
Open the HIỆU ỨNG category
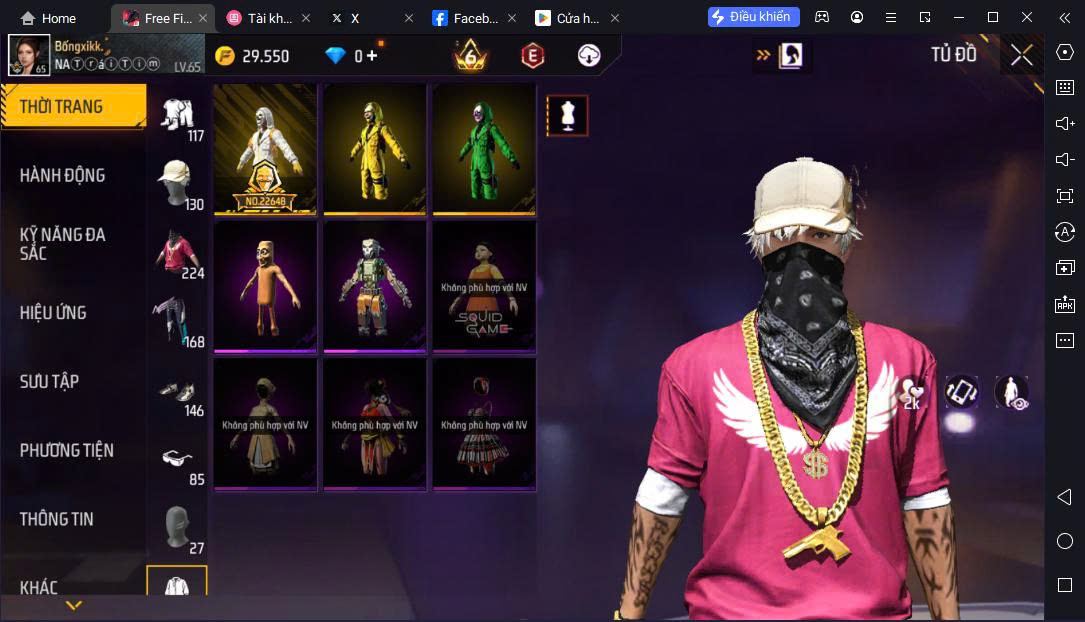coord(53,313)
